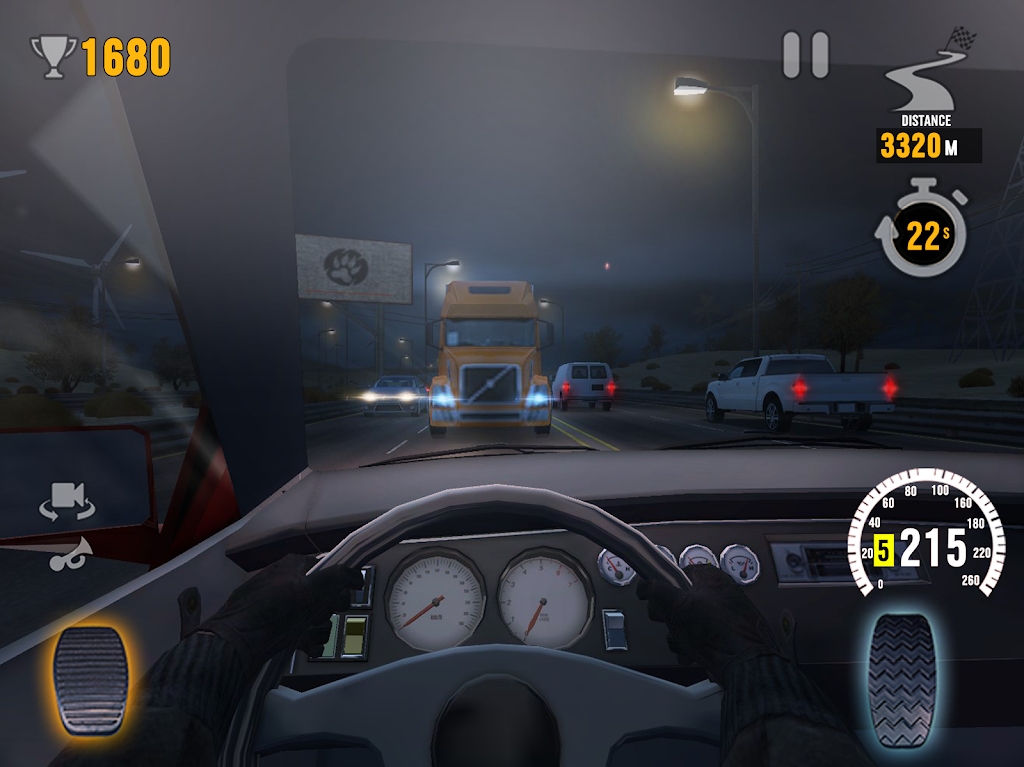The image size is (1024, 767).
Task: Pause the game
Action: (805, 55)
